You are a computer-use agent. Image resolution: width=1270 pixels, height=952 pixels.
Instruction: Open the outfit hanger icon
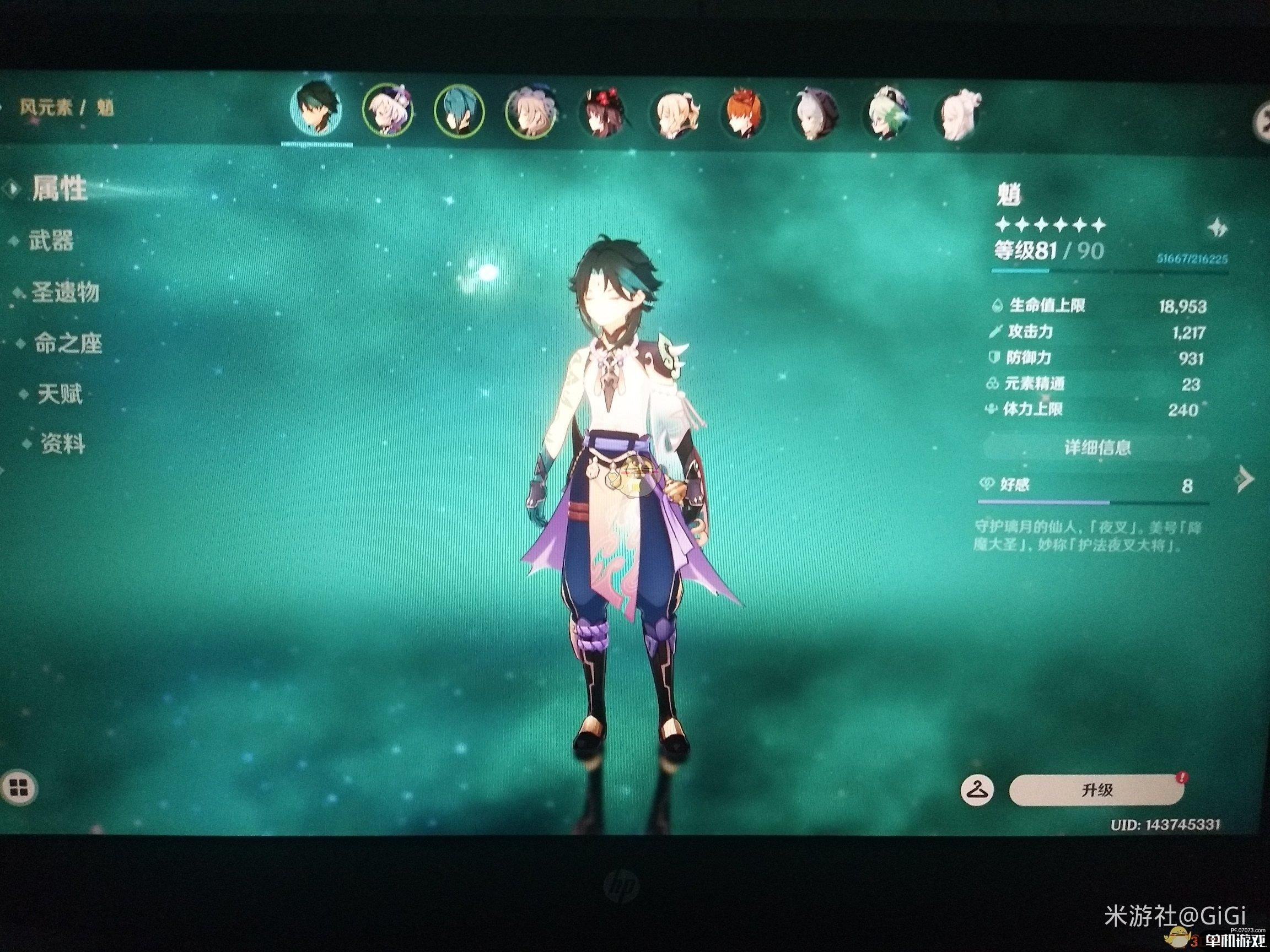click(x=977, y=791)
